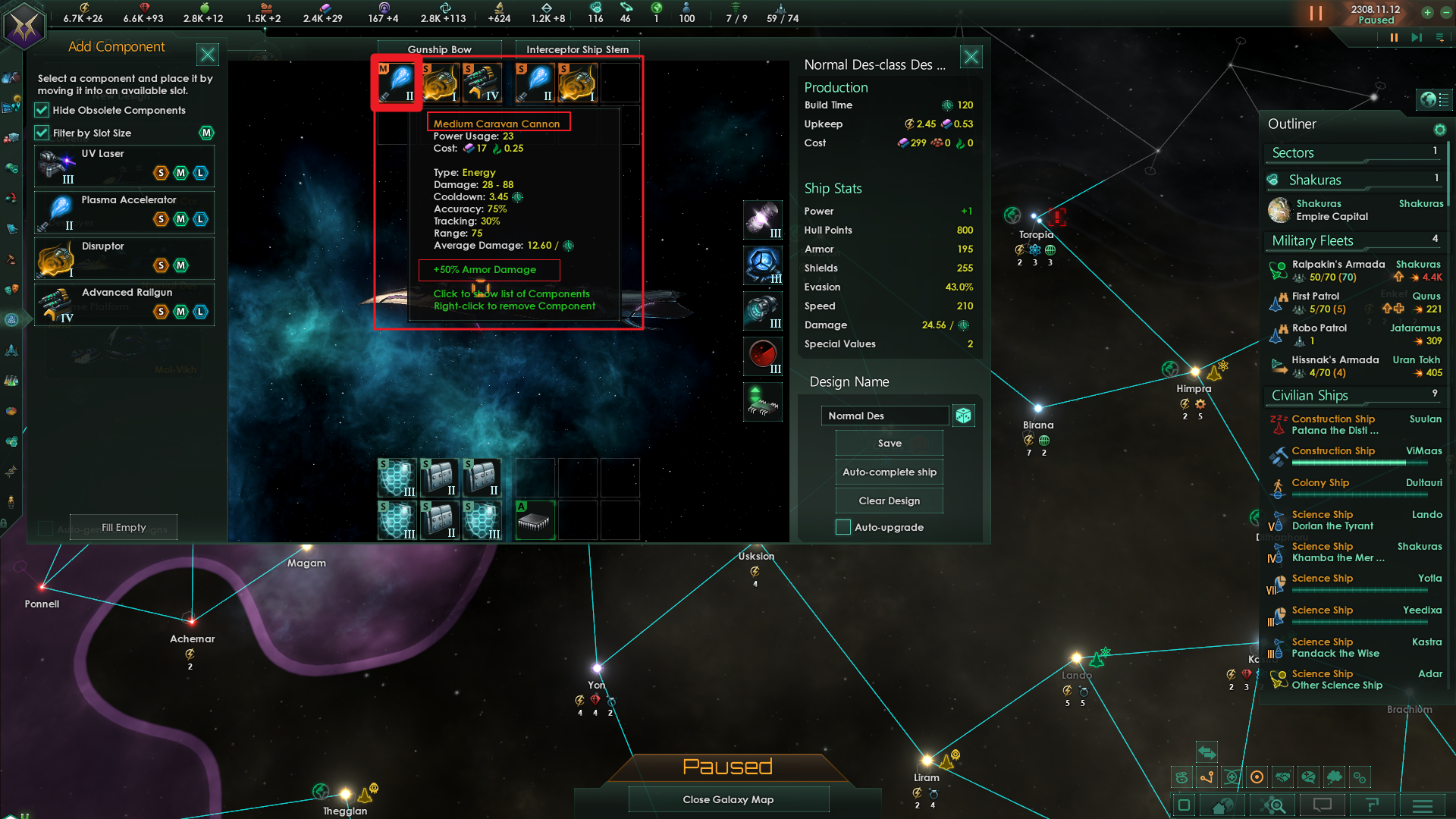Click Auto-complete ship button

pyautogui.click(x=889, y=472)
